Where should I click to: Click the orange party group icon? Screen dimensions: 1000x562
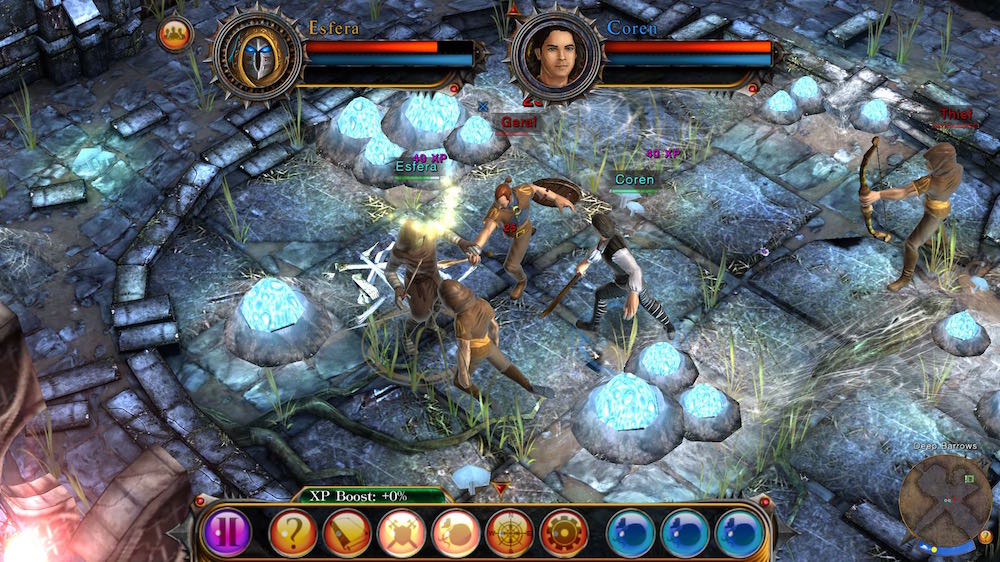click(176, 34)
